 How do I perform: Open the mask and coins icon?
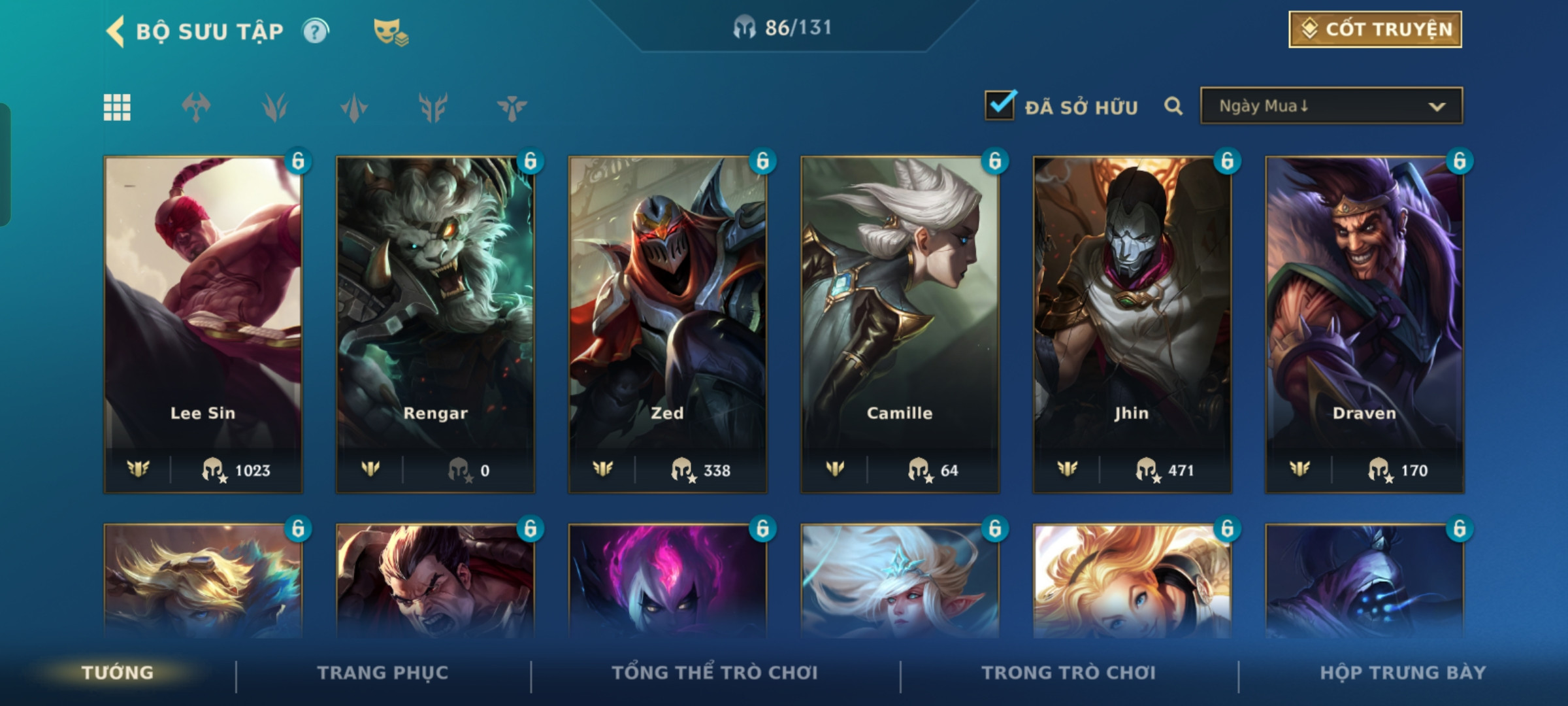[x=390, y=31]
